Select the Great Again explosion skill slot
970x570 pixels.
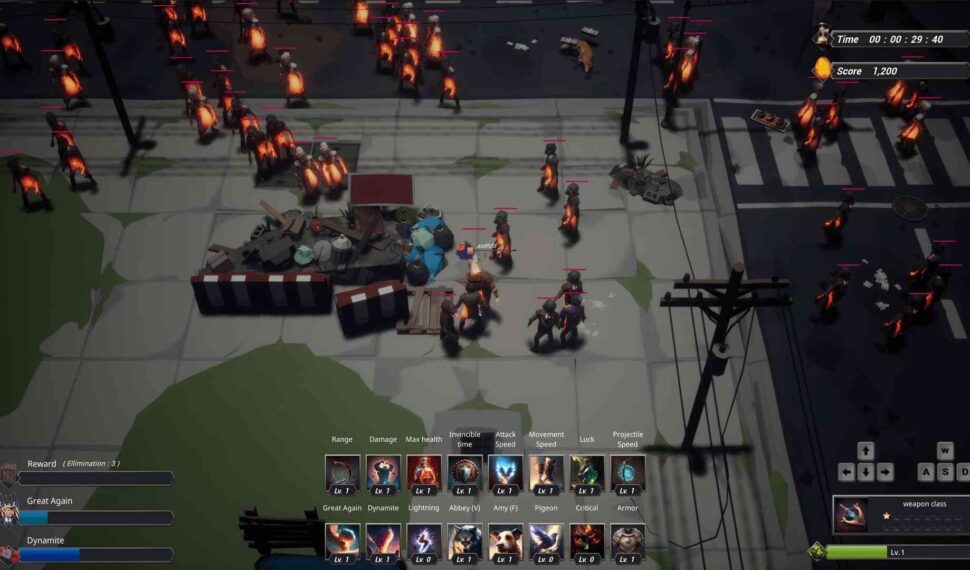coord(342,541)
